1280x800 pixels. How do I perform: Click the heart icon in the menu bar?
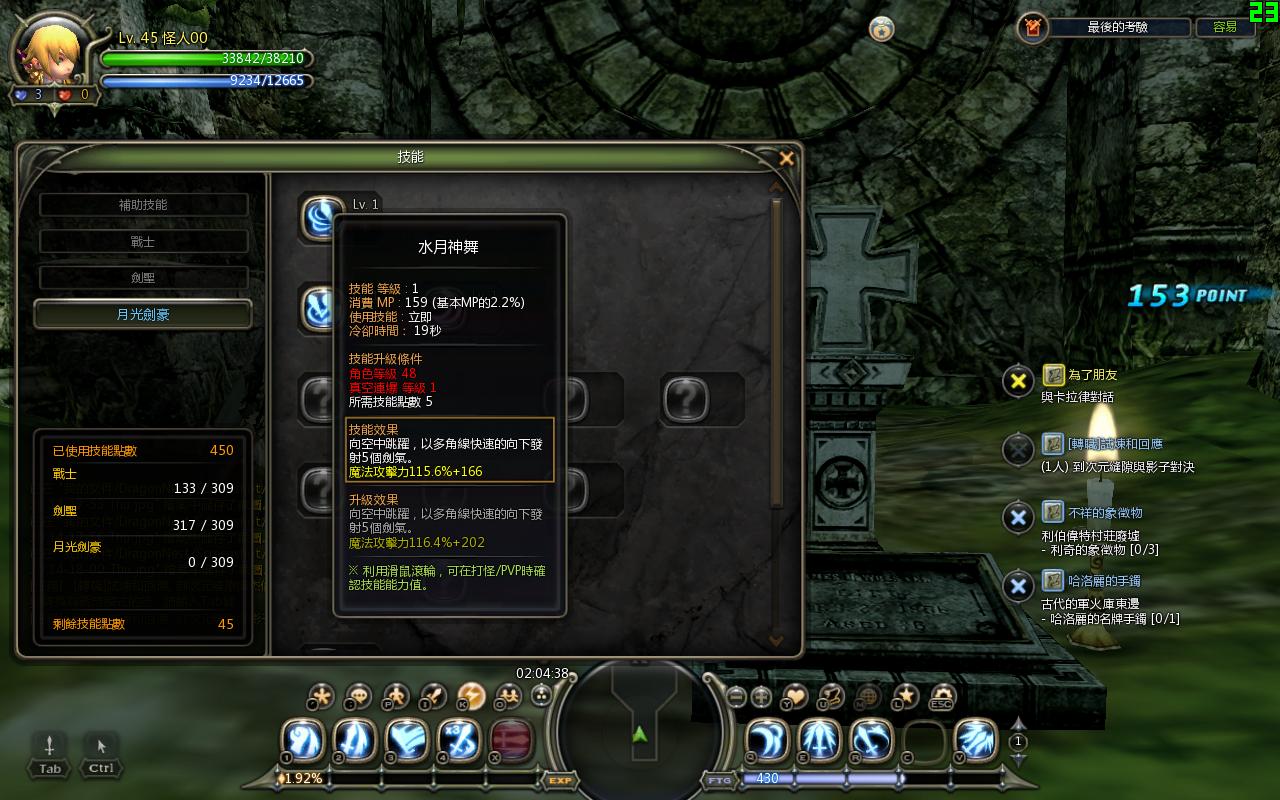click(x=795, y=696)
